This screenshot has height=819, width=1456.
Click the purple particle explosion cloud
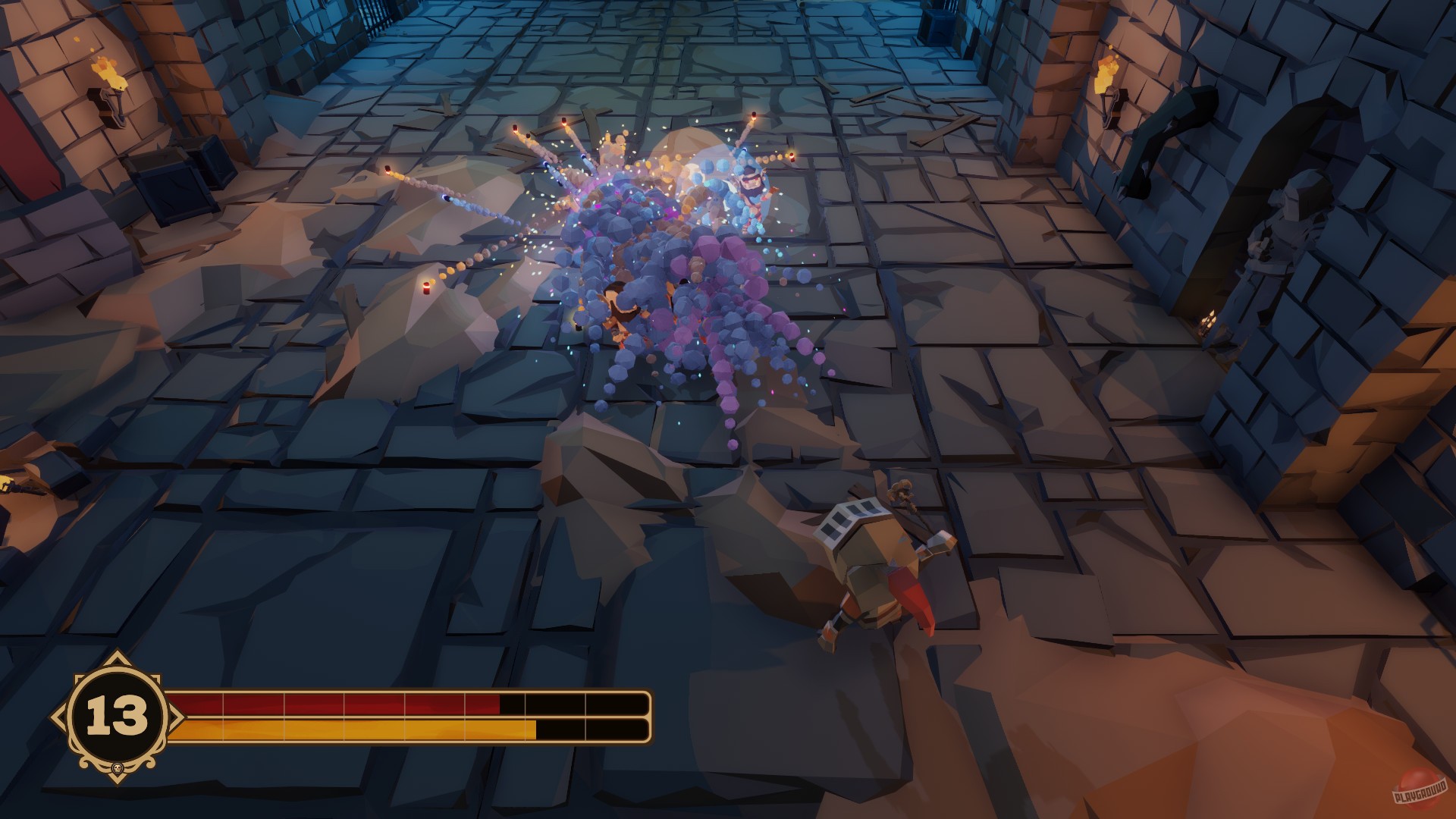point(682,303)
